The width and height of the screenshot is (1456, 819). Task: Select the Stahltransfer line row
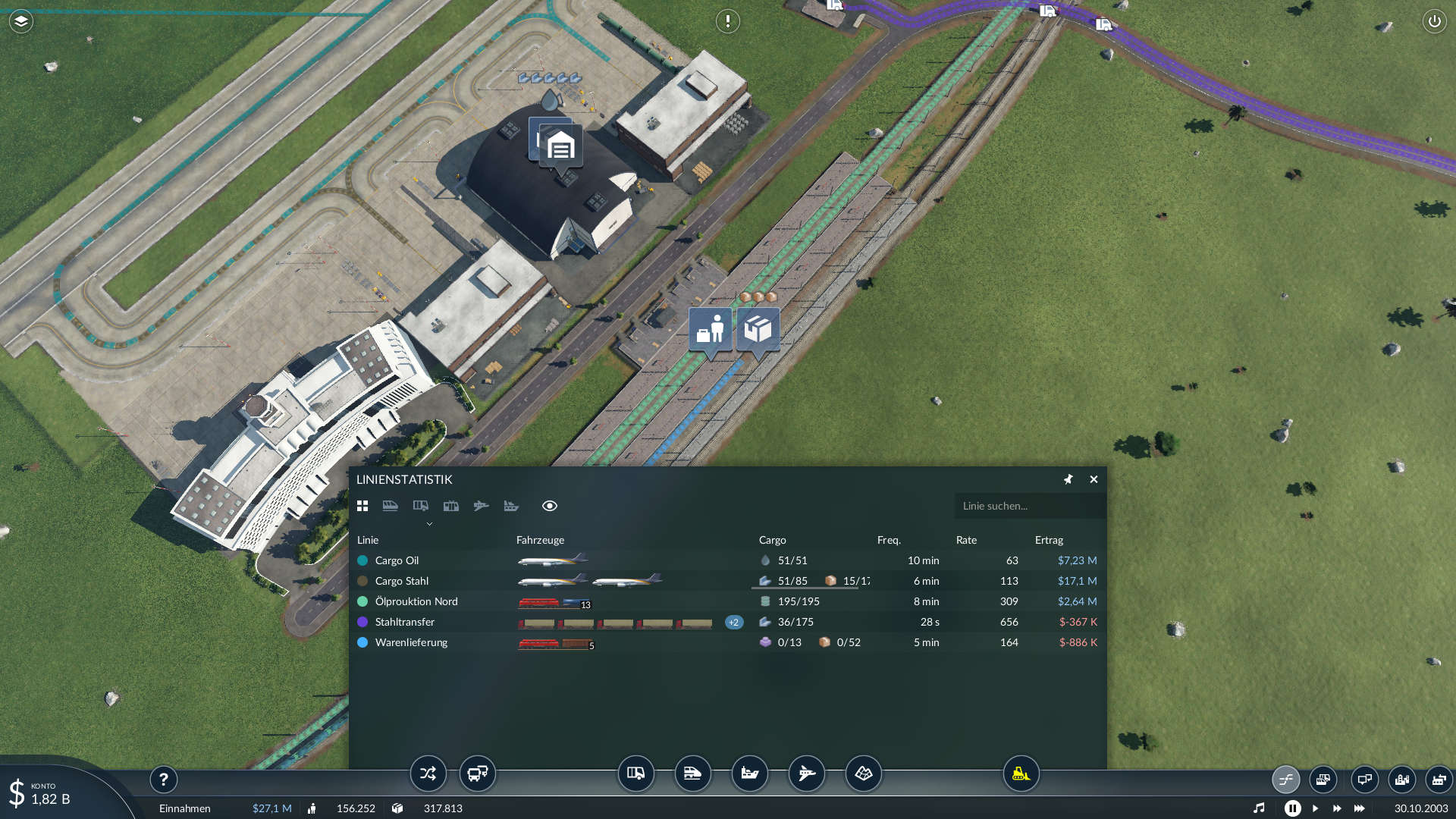[404, 622]
